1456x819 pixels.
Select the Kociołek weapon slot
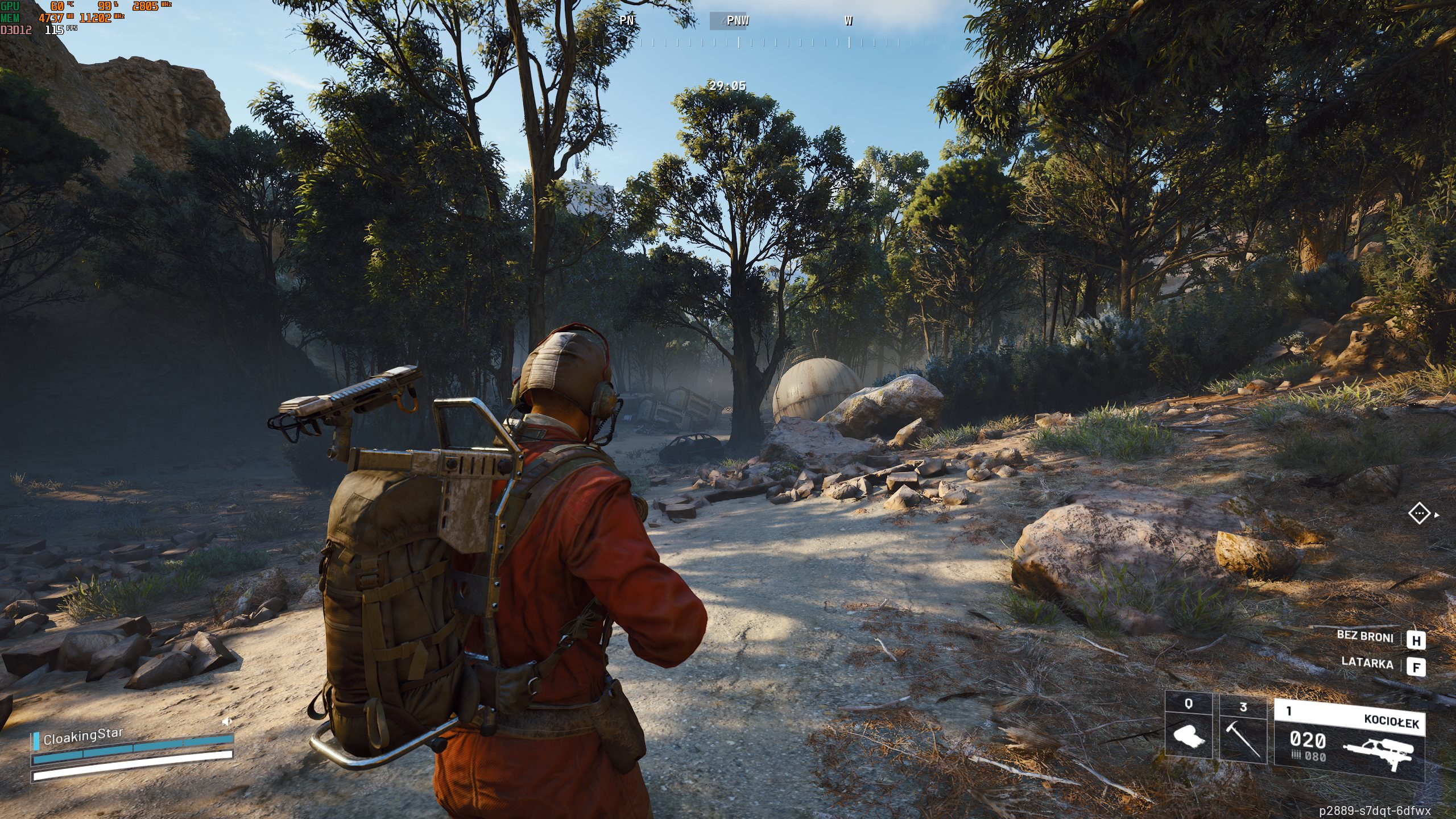tap(1349, 738)
